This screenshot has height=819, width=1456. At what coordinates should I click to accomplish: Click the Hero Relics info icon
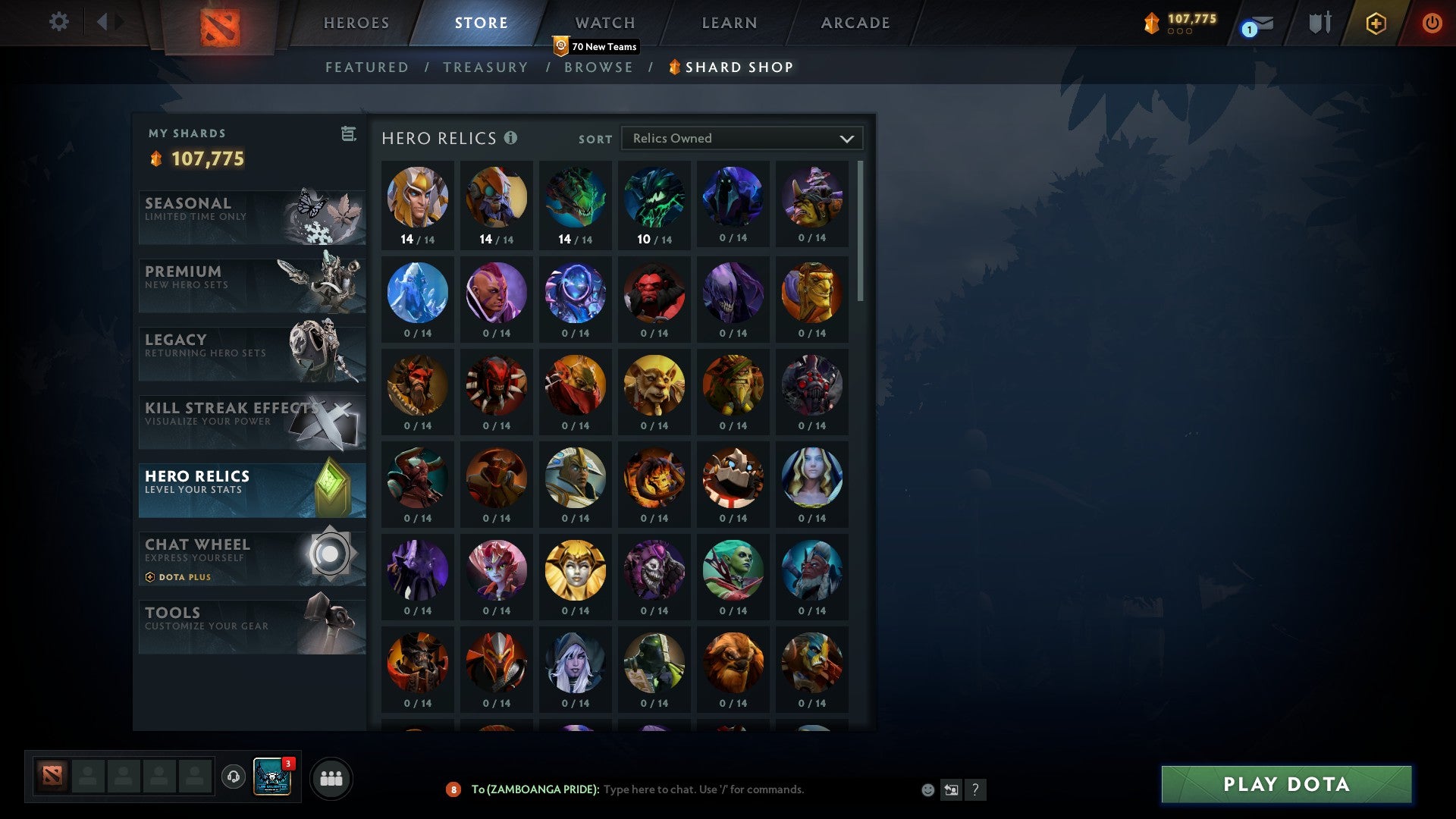(x=511, y=138)
